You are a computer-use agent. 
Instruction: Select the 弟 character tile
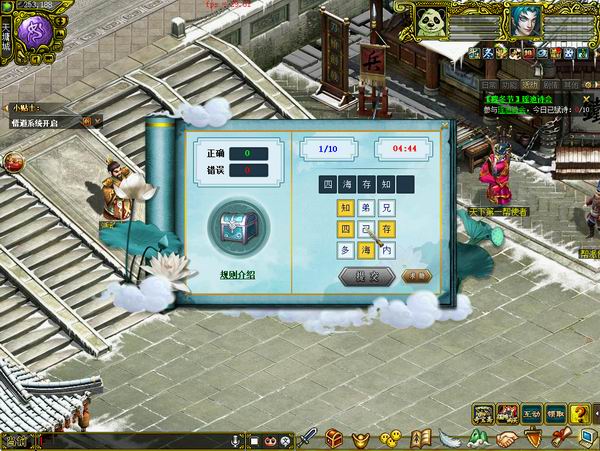click(x=366, y=208)
